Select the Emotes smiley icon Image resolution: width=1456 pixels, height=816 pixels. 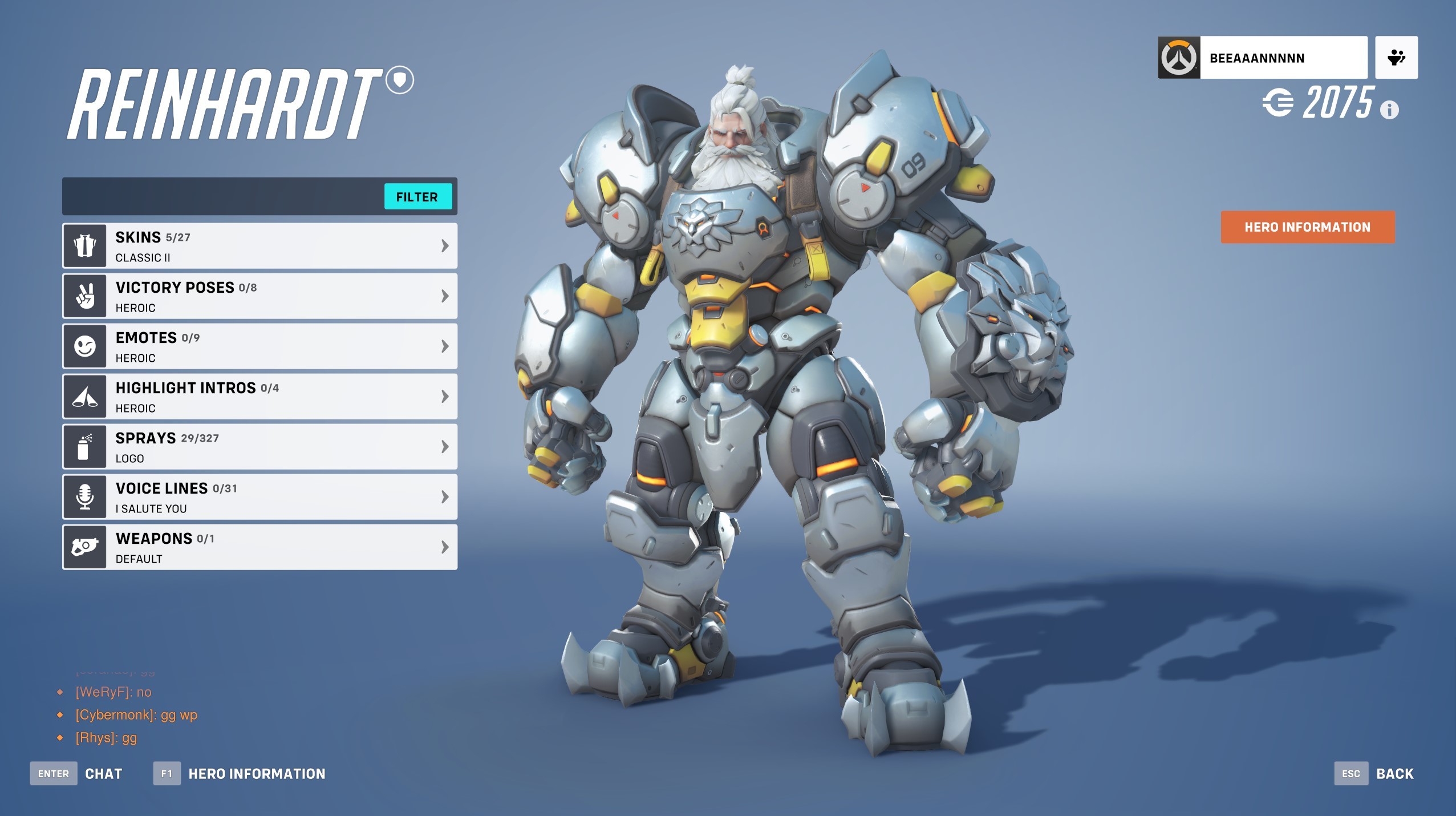click(84, 346)
